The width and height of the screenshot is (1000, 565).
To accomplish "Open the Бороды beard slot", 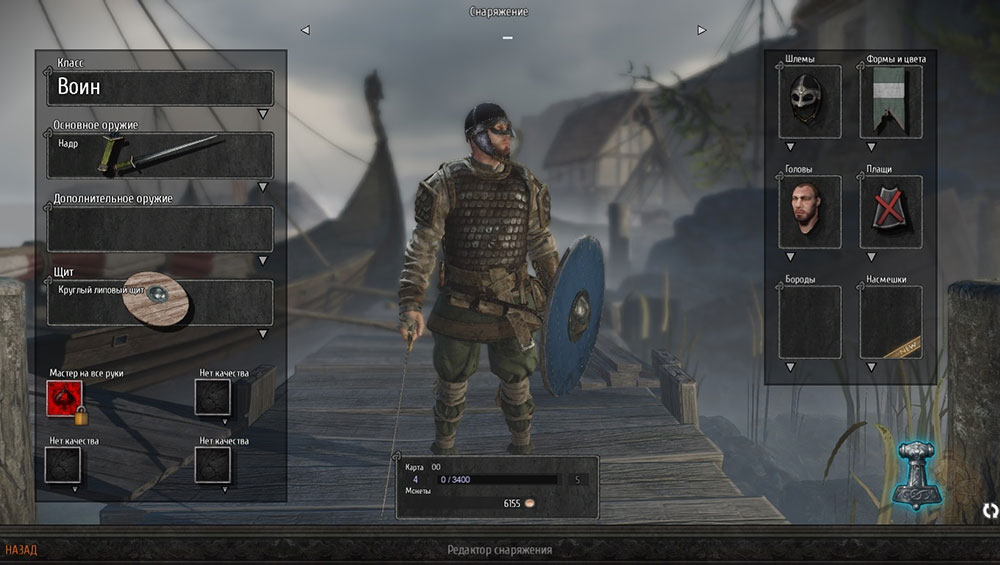I will tap(809, 322).
